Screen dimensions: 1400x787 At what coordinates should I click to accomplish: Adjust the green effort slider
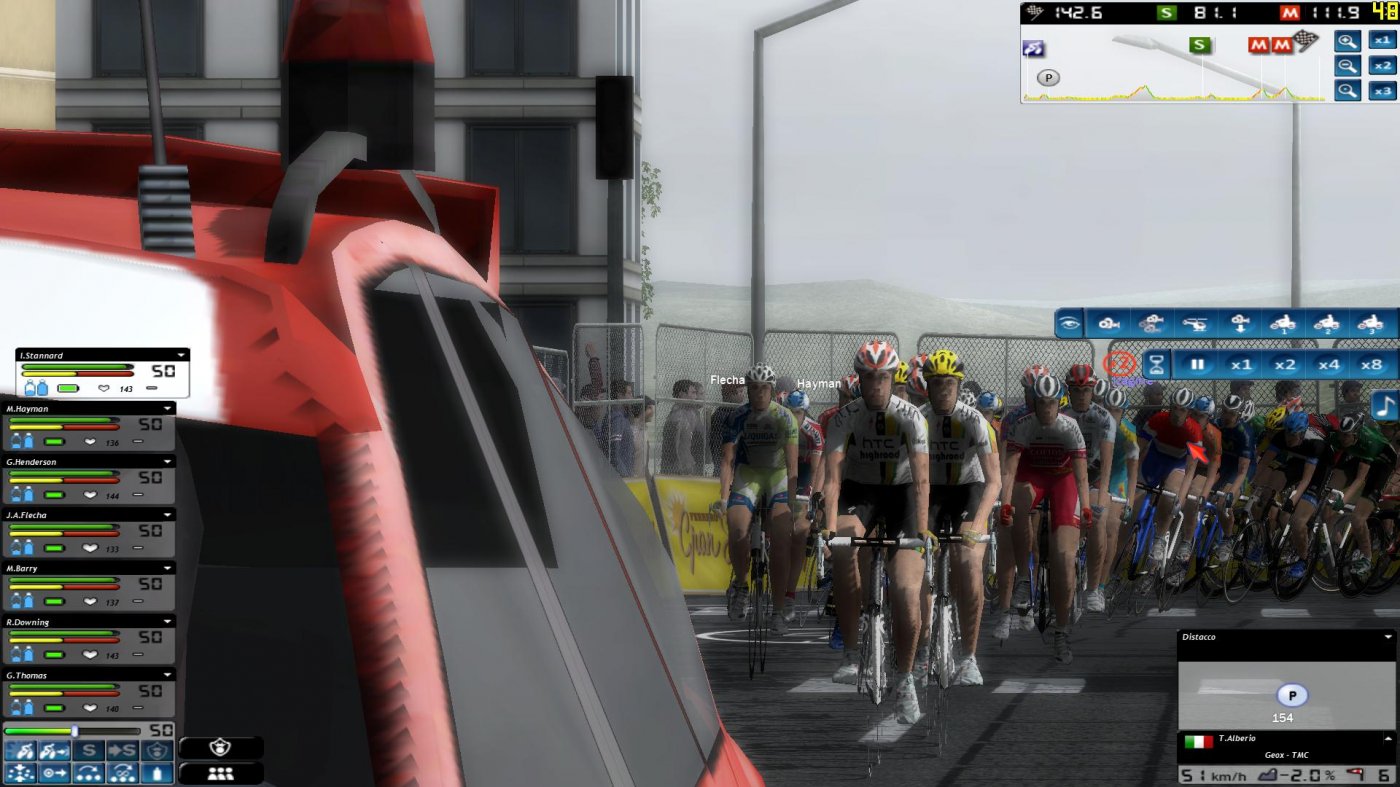[75, 731]
